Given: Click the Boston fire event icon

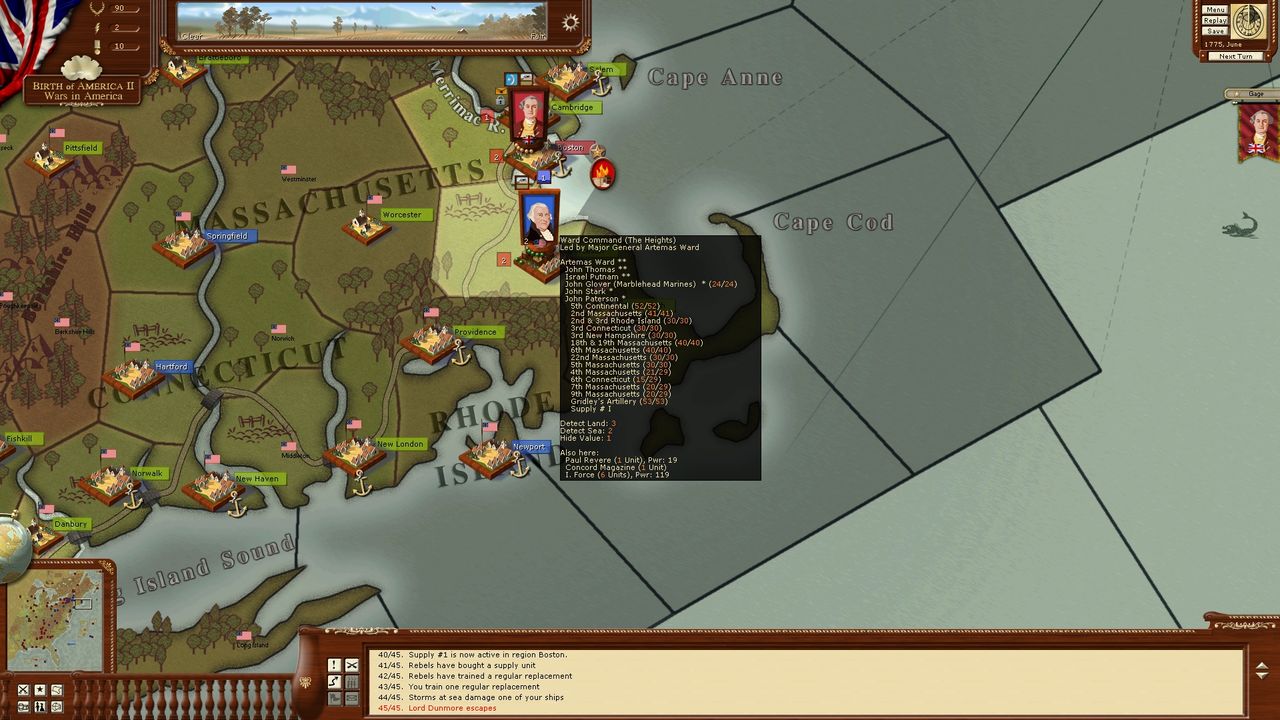Looking at the screenshot, I should click(602, 174).
